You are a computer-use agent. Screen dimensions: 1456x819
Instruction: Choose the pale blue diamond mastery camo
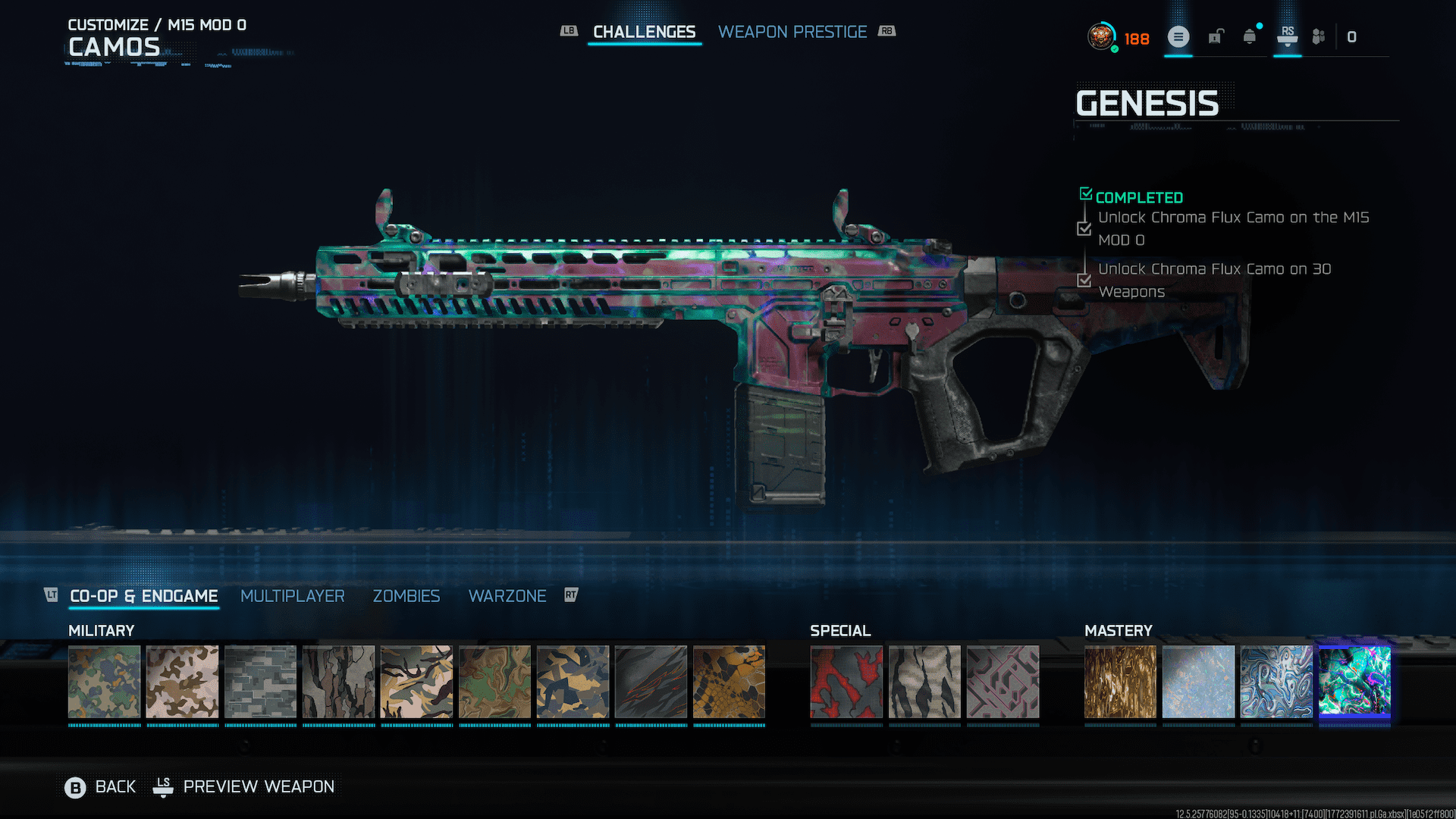coord(1198,681)
